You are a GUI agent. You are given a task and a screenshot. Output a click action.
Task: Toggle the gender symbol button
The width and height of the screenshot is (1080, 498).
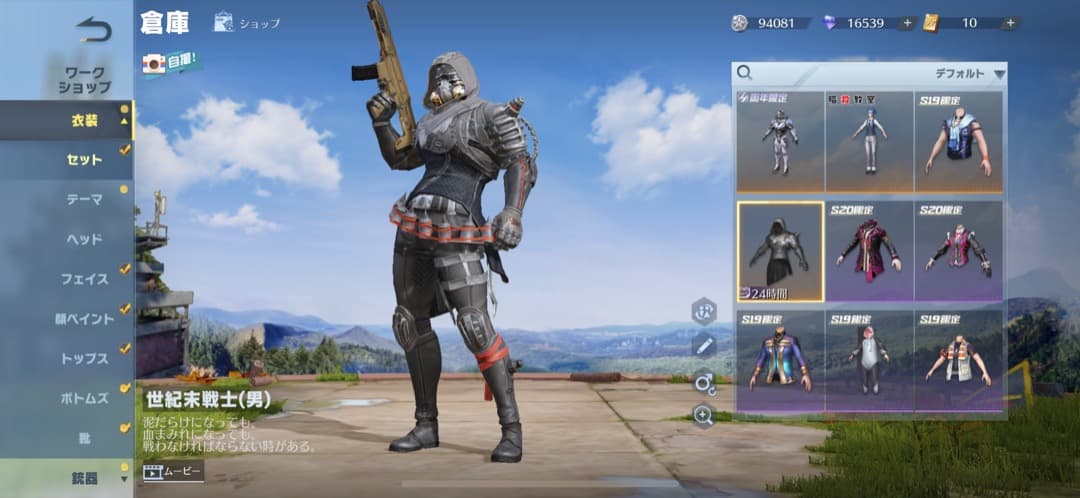click(x=704, y=381)
